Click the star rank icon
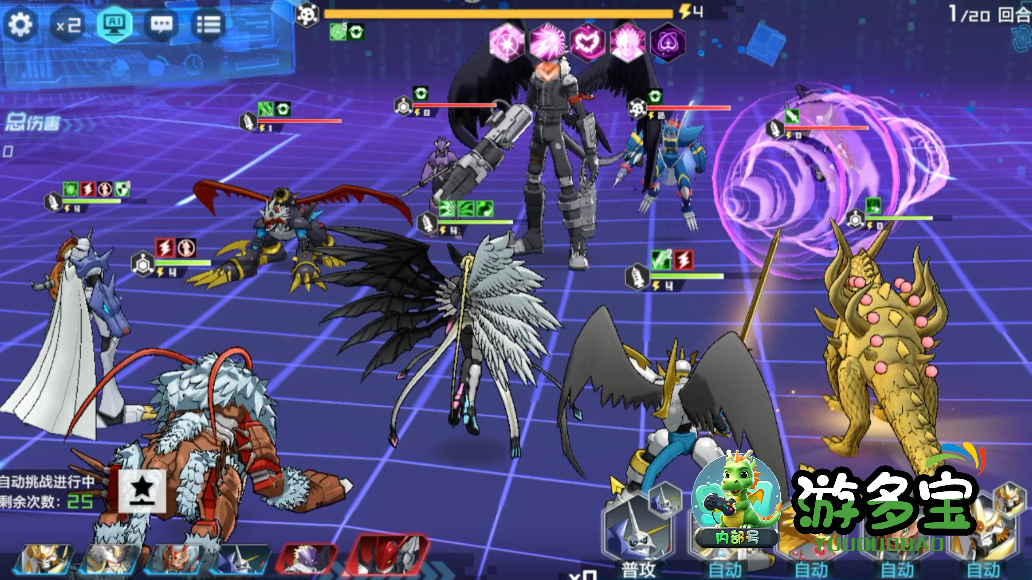The image size is (1032, 580). pos(144,488)
